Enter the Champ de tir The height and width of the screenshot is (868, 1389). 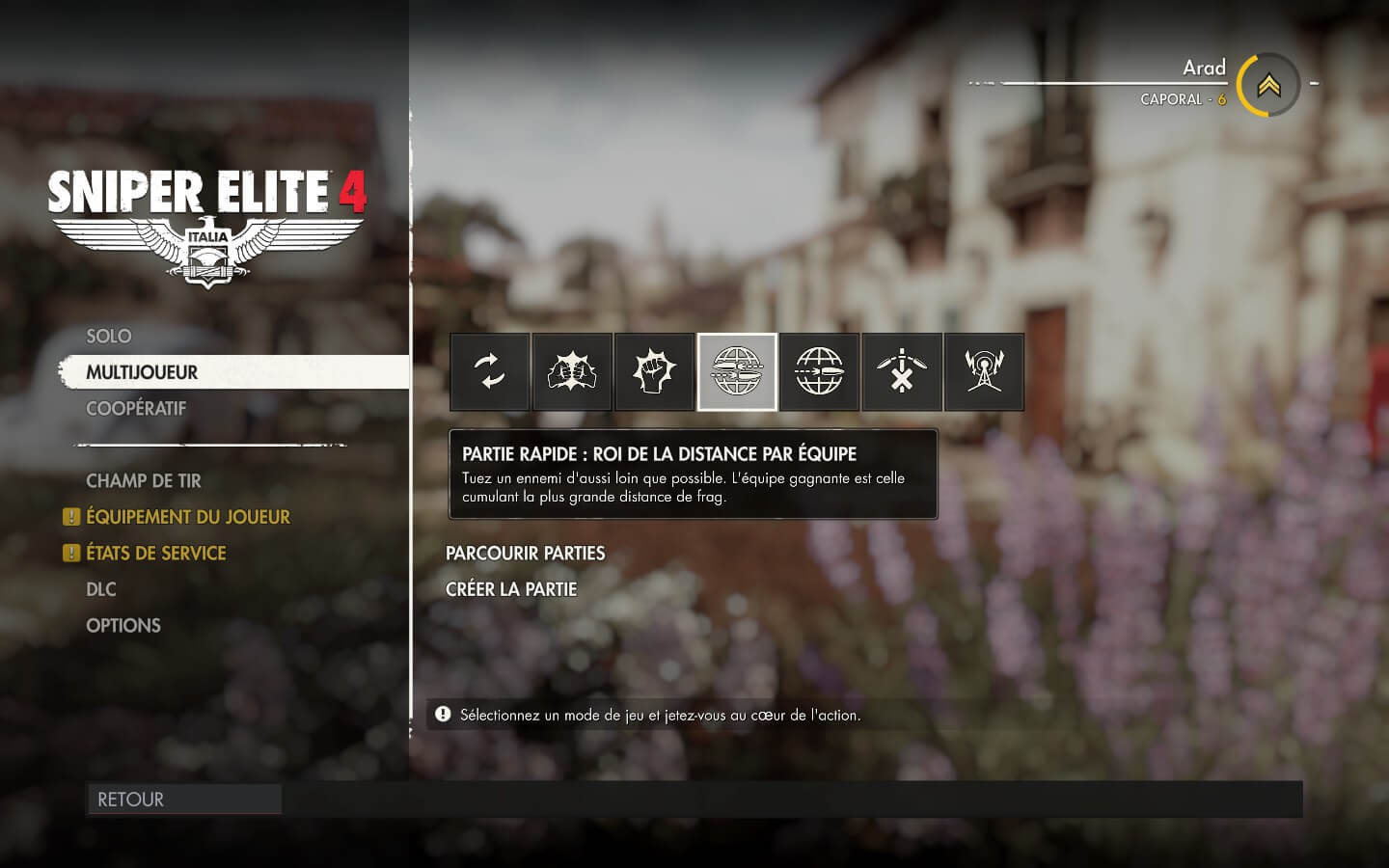[x=143, y=481]
